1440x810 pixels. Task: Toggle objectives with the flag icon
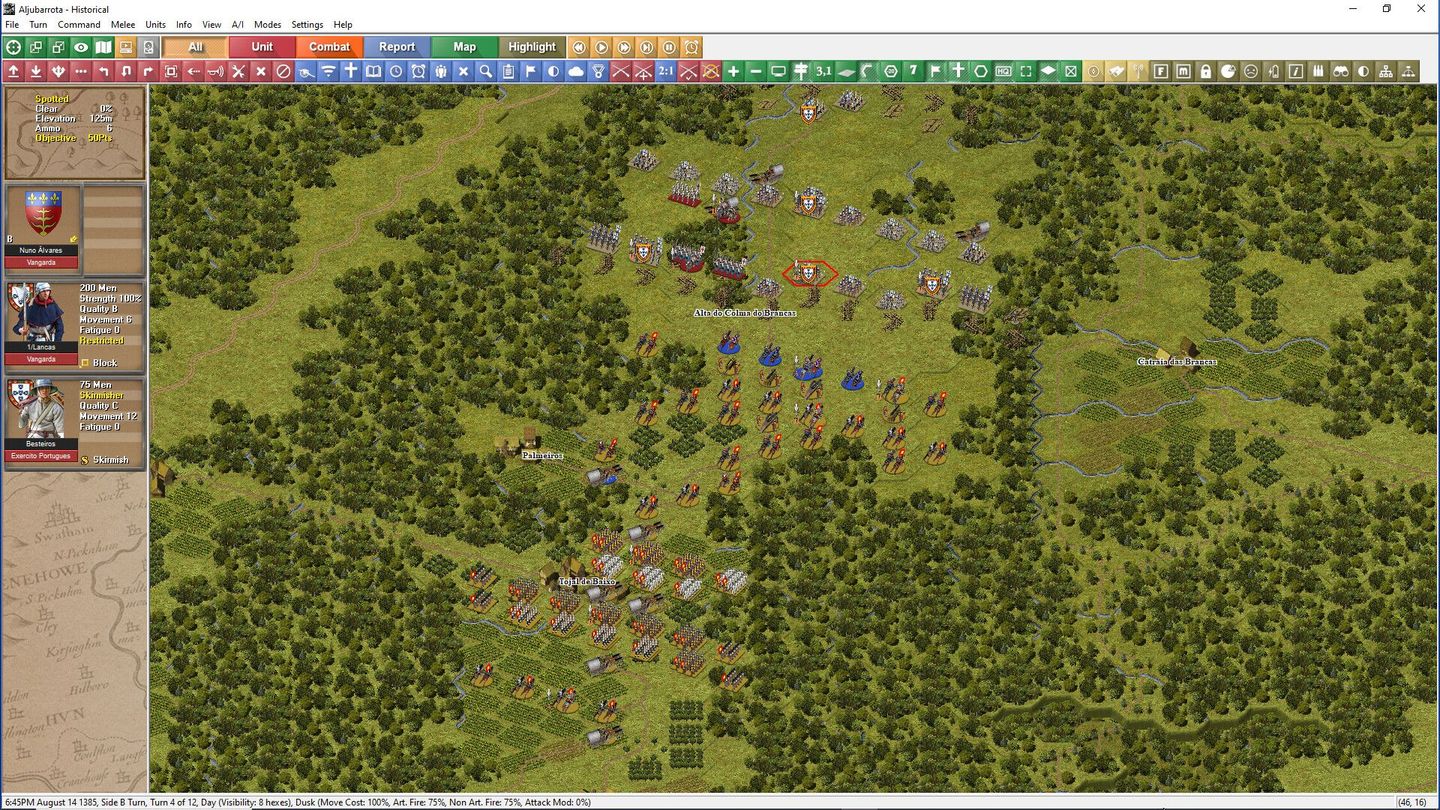pos(935,70)
